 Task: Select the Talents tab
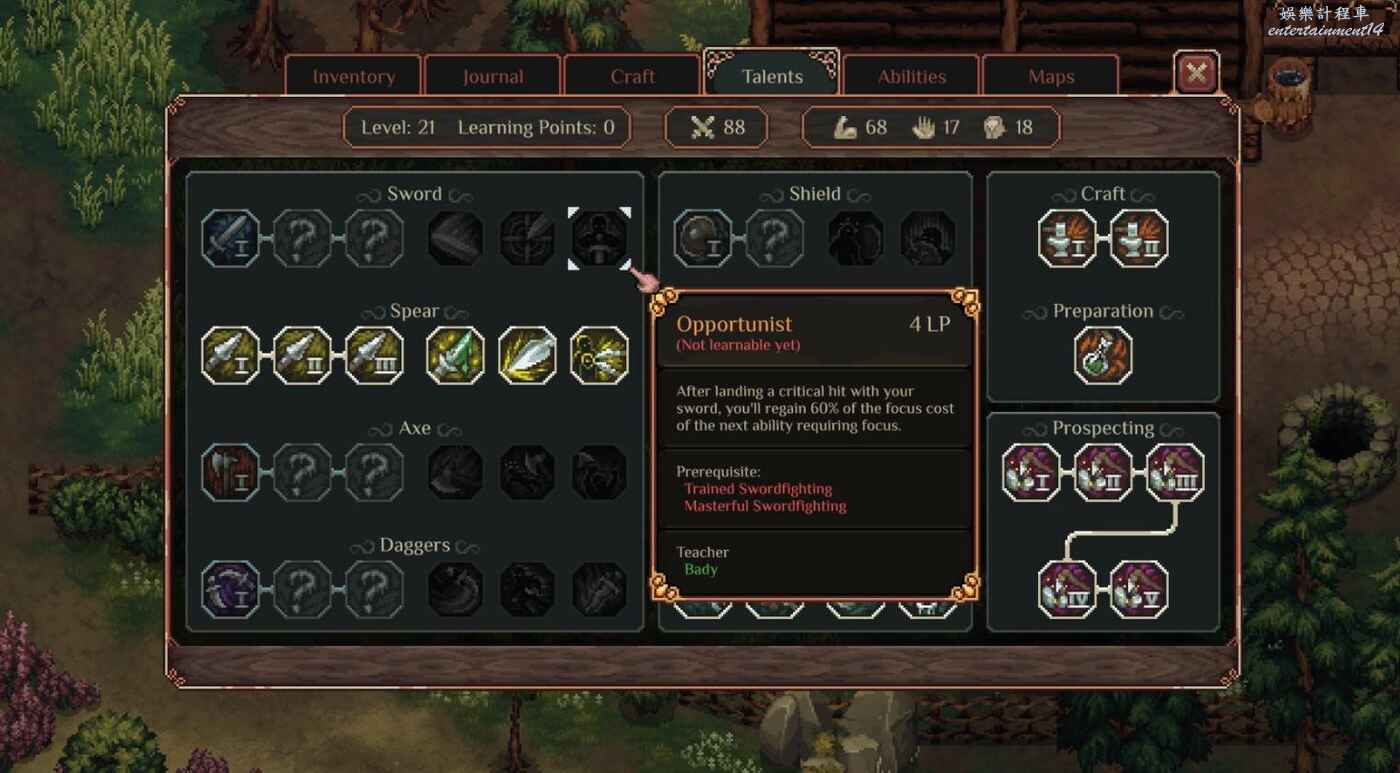pos(772,77)
